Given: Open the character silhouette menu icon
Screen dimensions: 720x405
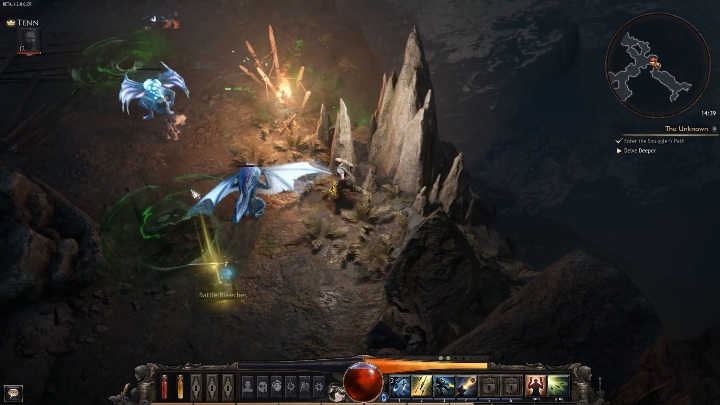Looking at the screenshot, I should coord(247,385).
